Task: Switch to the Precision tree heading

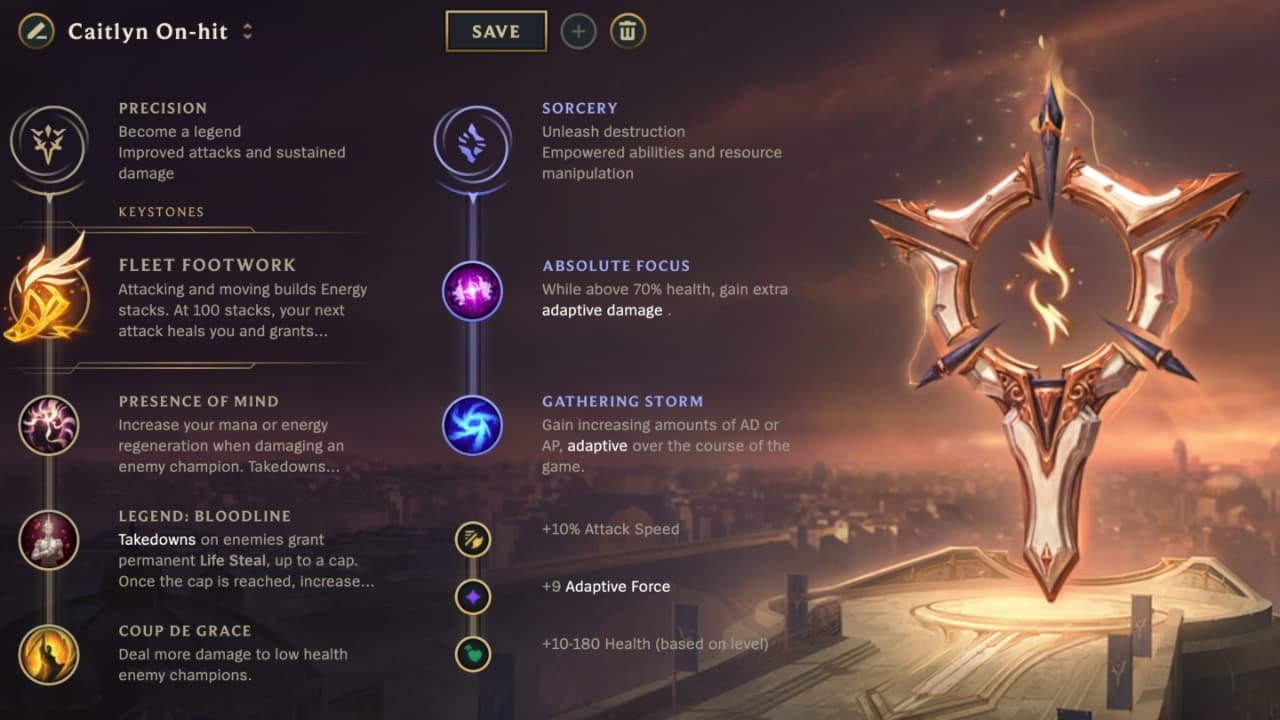Action: [x=162, y=107]
